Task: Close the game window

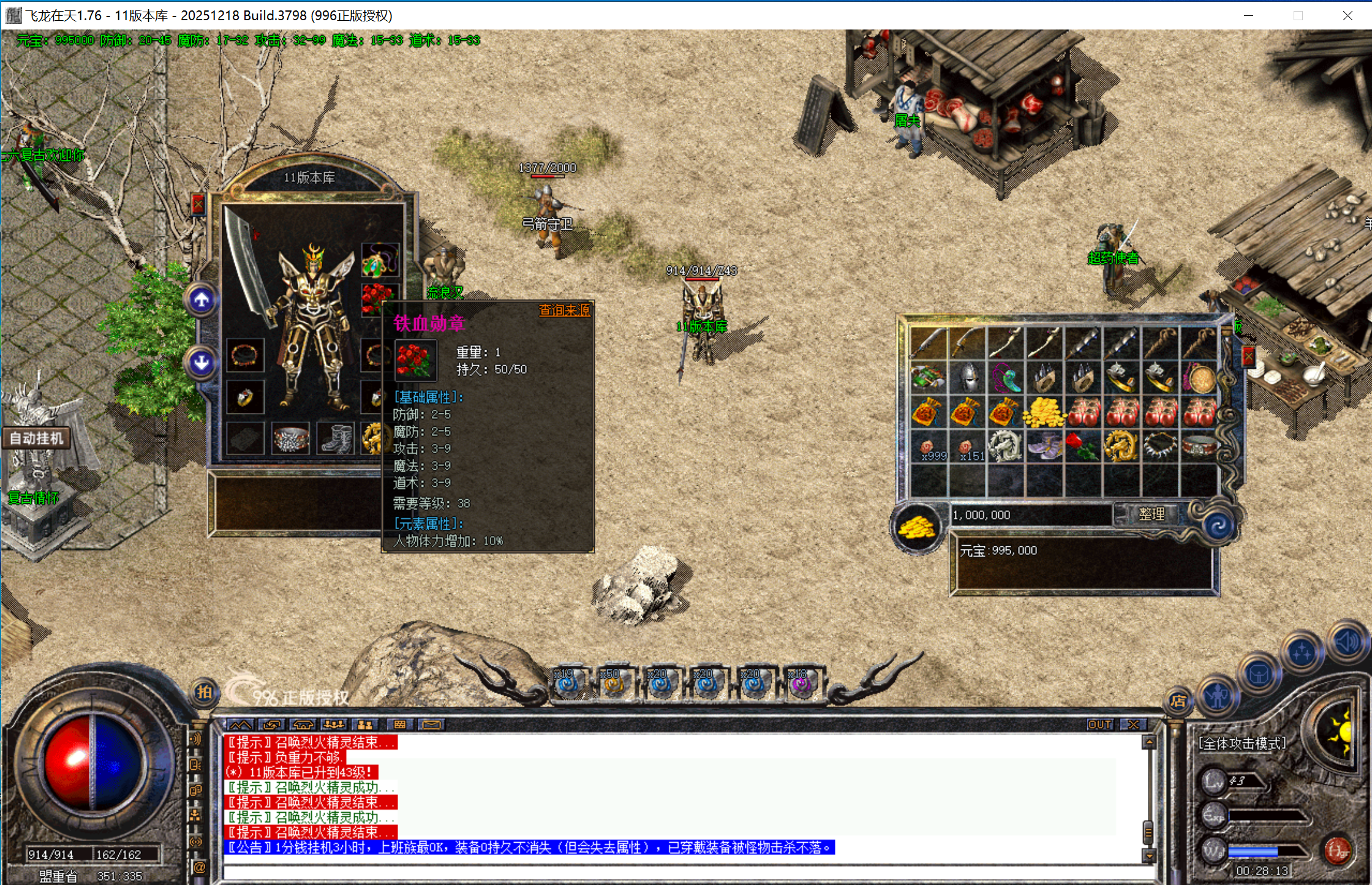Action: pos(1347,15)
